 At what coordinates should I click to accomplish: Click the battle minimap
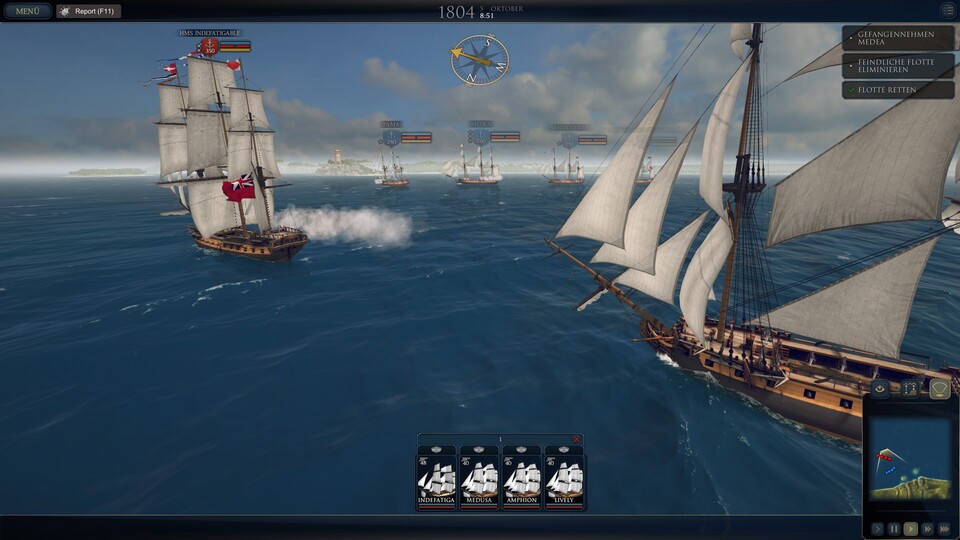click(x=909, y=460)
